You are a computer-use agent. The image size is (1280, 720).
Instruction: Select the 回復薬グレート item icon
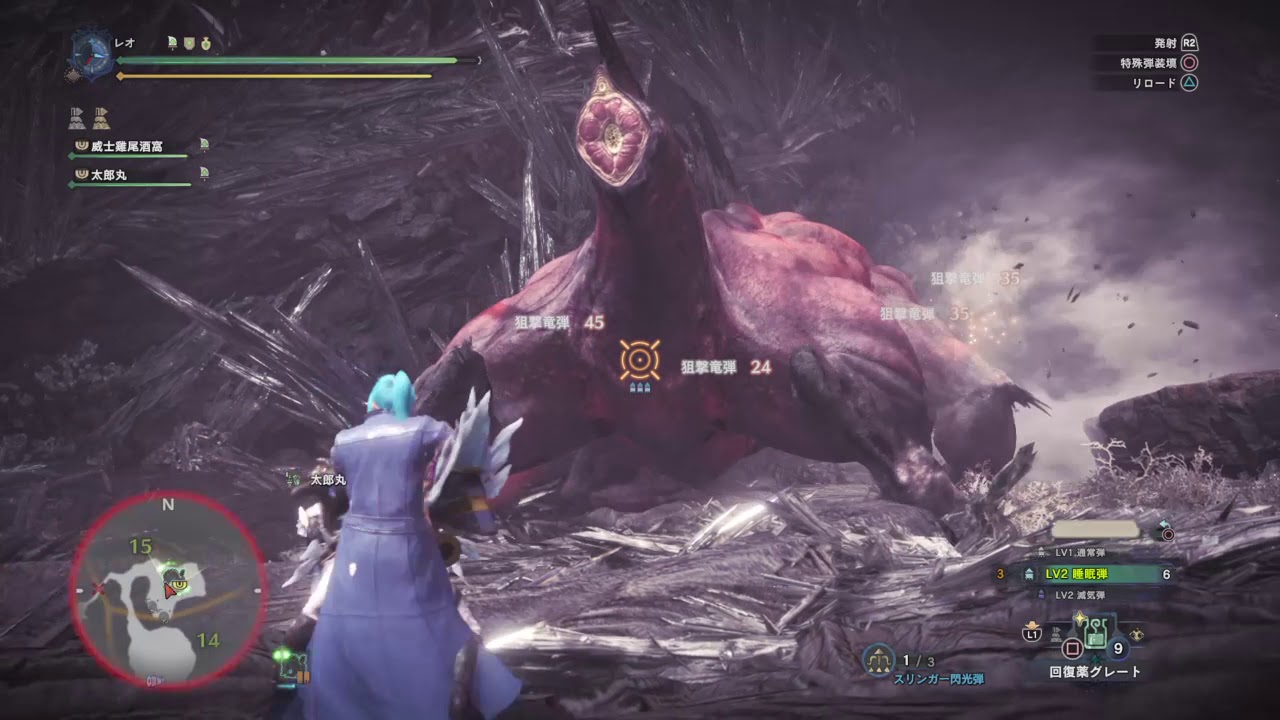pyautogui.click(x=1097, y=633)
